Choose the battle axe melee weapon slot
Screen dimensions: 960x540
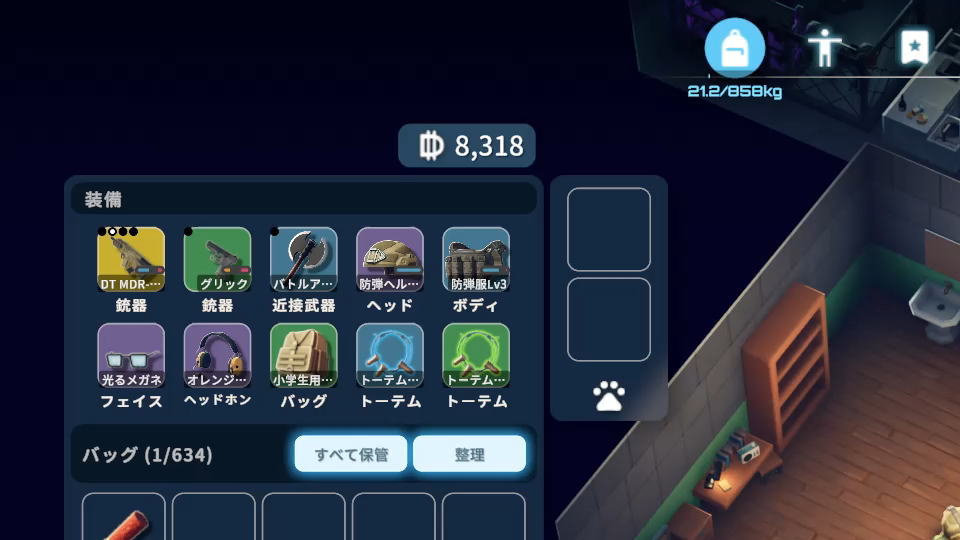pos(304,260)
